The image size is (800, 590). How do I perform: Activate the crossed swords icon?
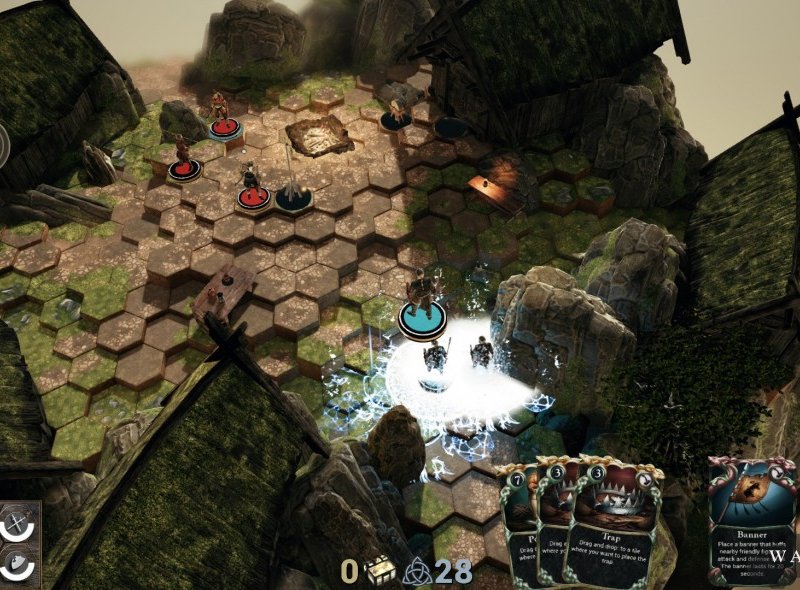click(x=16, y=522)
